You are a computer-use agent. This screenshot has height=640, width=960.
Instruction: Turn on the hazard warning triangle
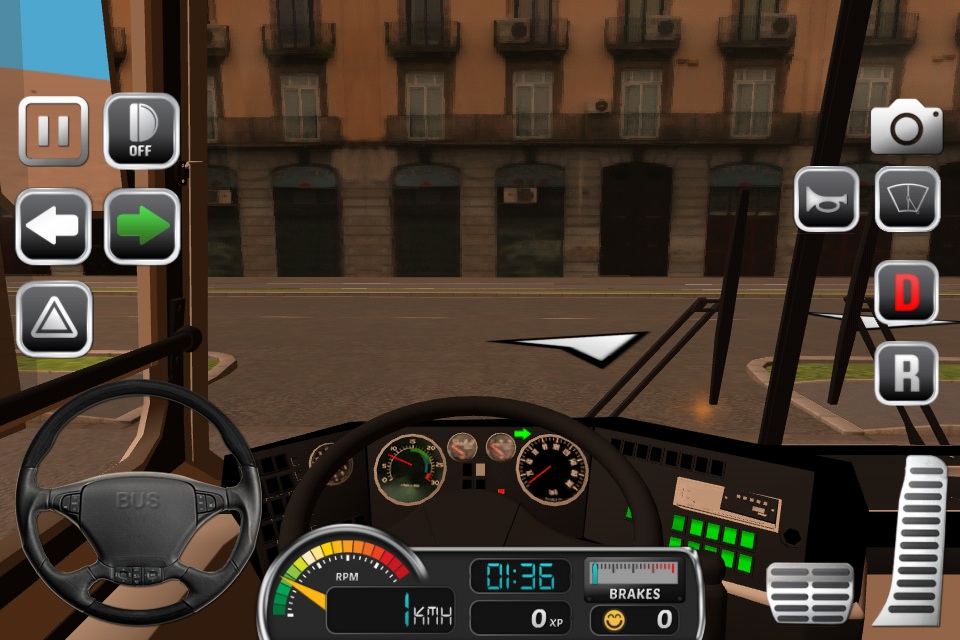pos(53,319)
